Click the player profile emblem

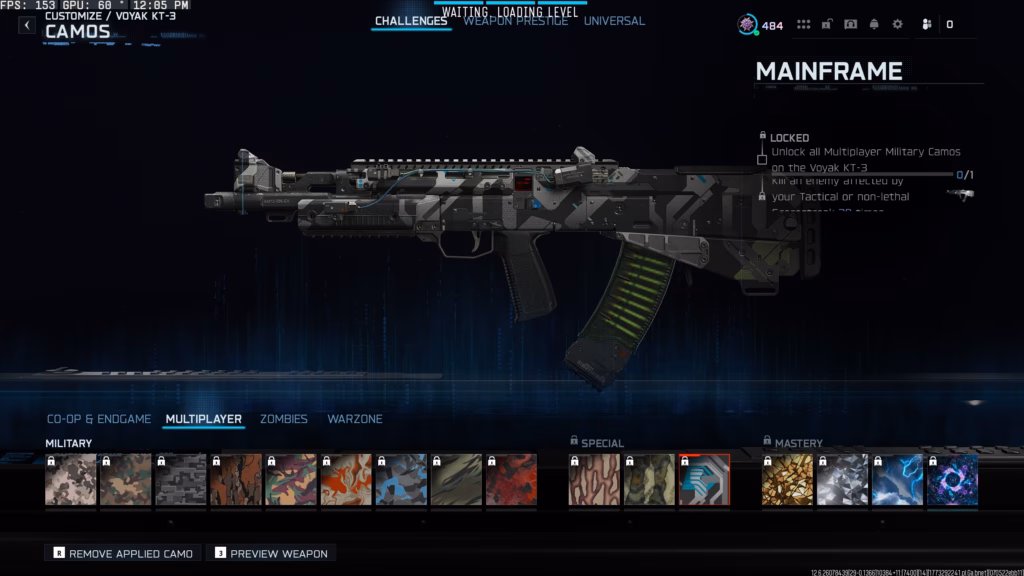pos(748,25)
